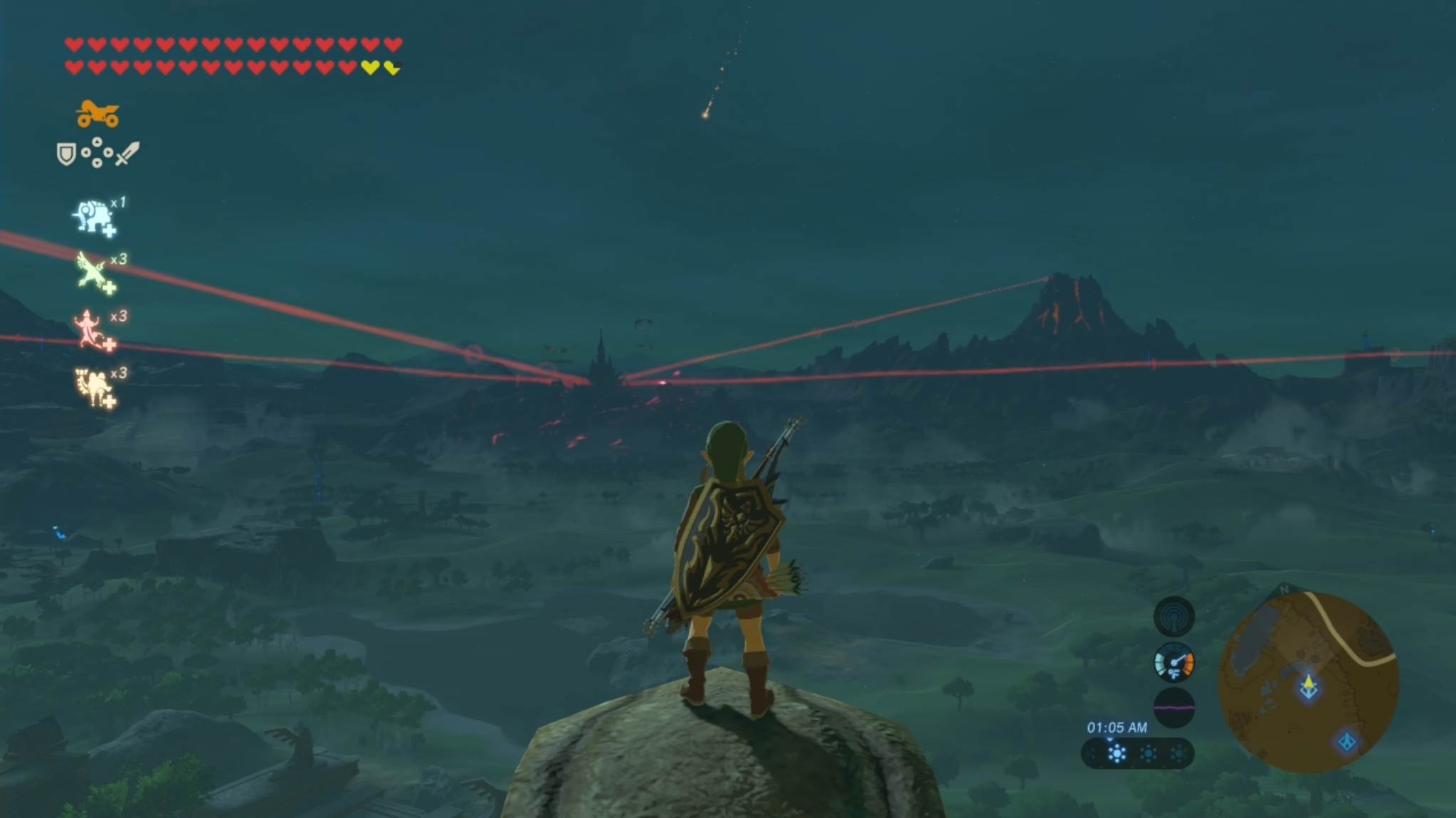Click the shield quick-select icon

66,154
